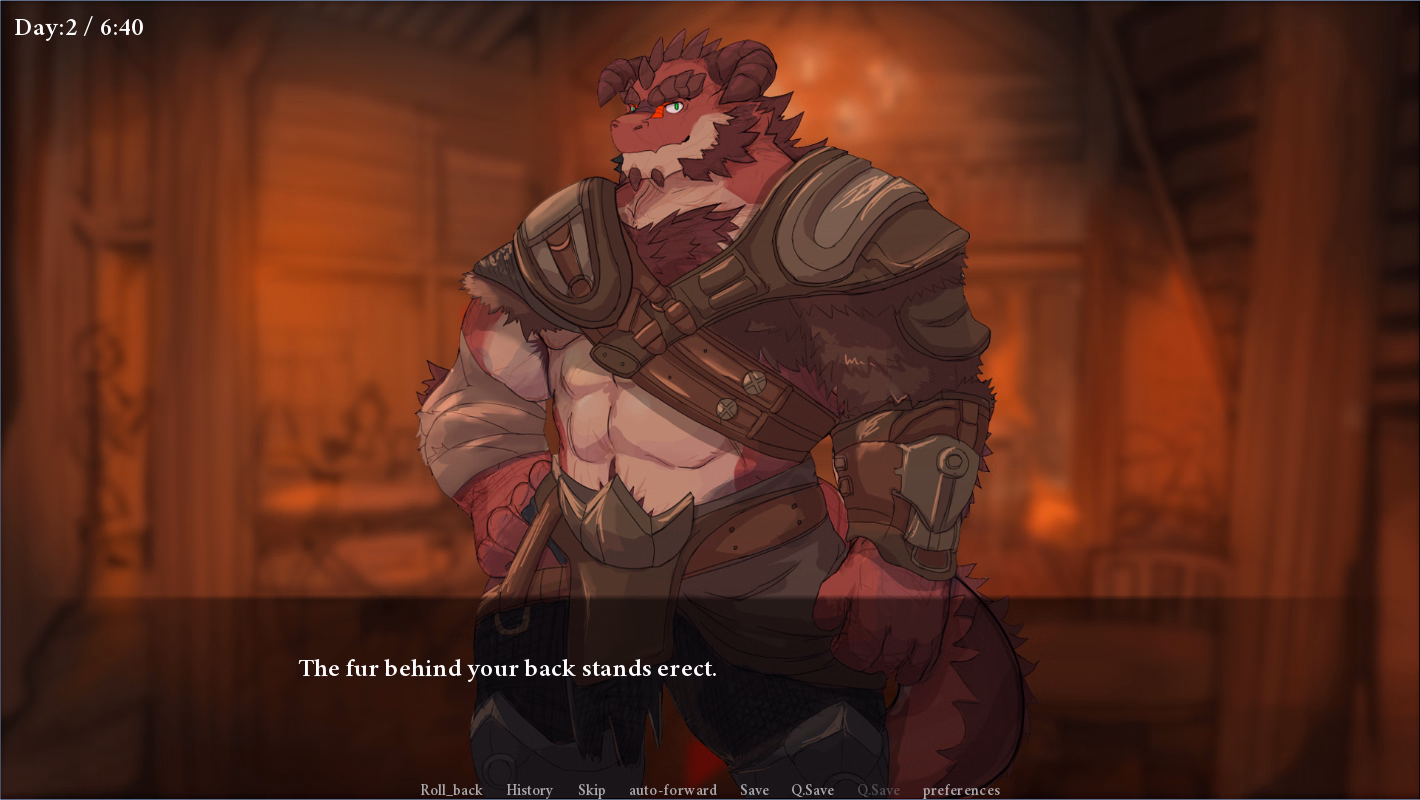Turn on auto-forward mode
This screenshot has height=800, width=1420.
point(671,790)
